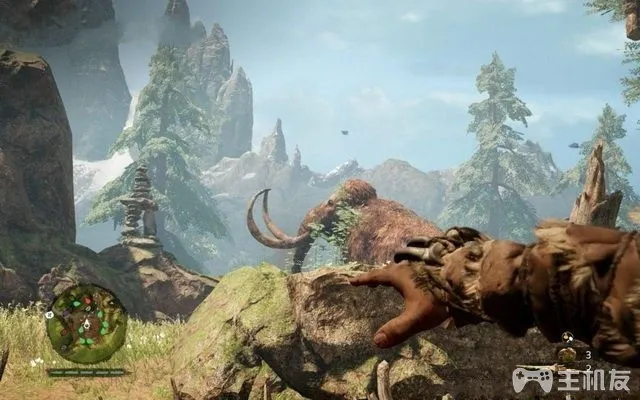Select the white marker on the minimap edge

[x=49, y=314]
